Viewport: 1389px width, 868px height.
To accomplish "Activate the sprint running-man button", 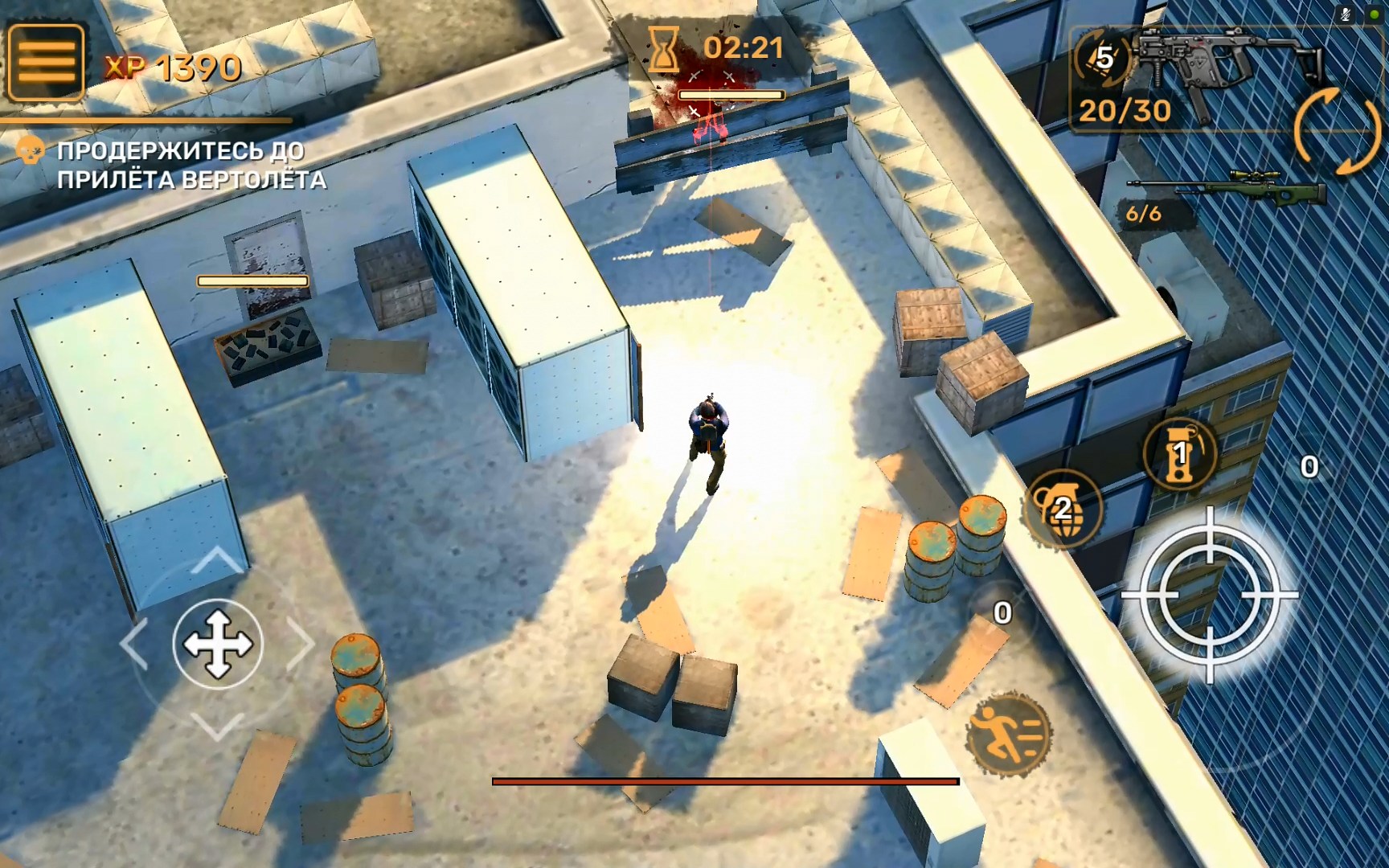I will [x=1009, y=732].
